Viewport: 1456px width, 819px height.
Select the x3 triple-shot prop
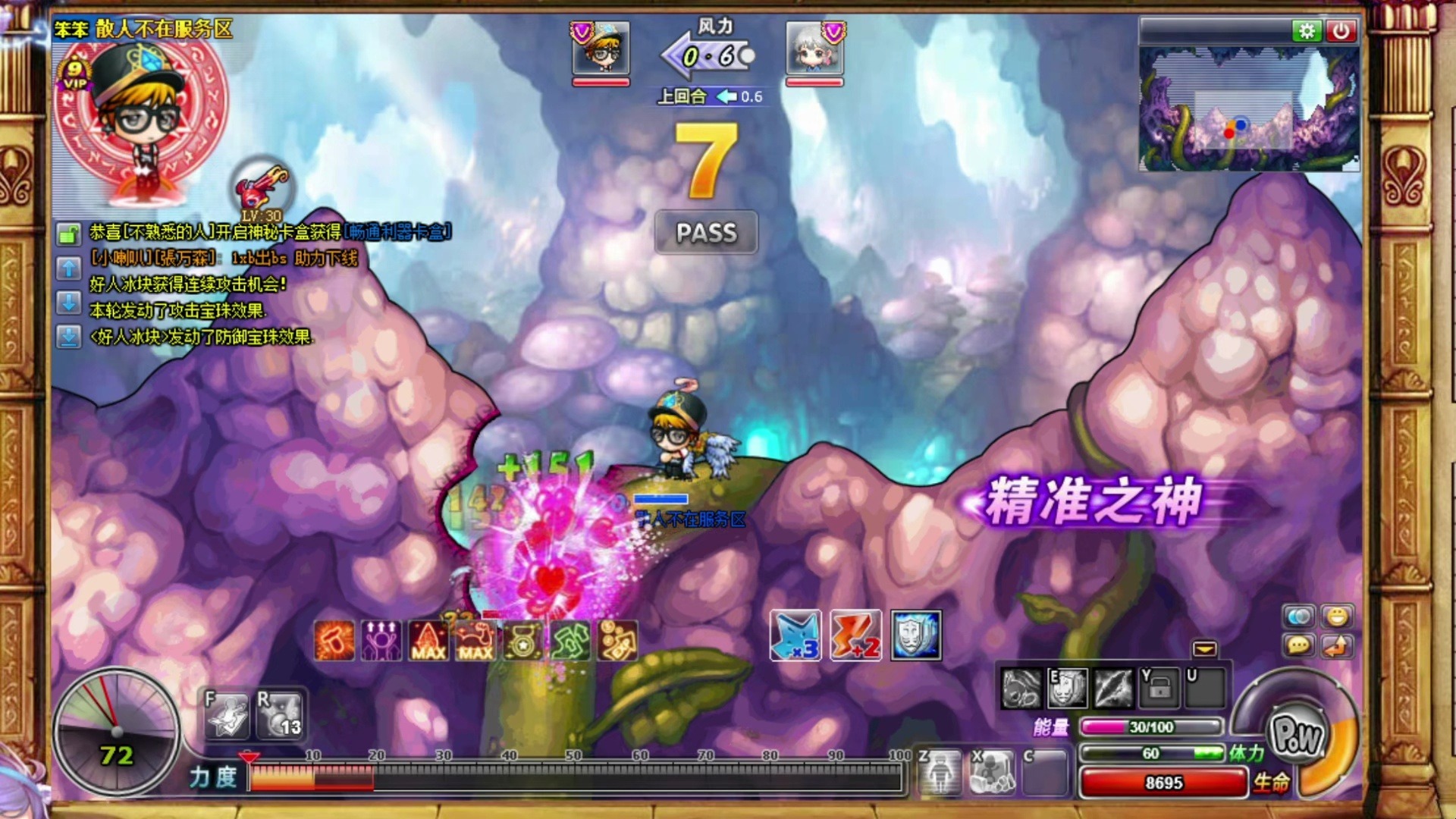795,635
